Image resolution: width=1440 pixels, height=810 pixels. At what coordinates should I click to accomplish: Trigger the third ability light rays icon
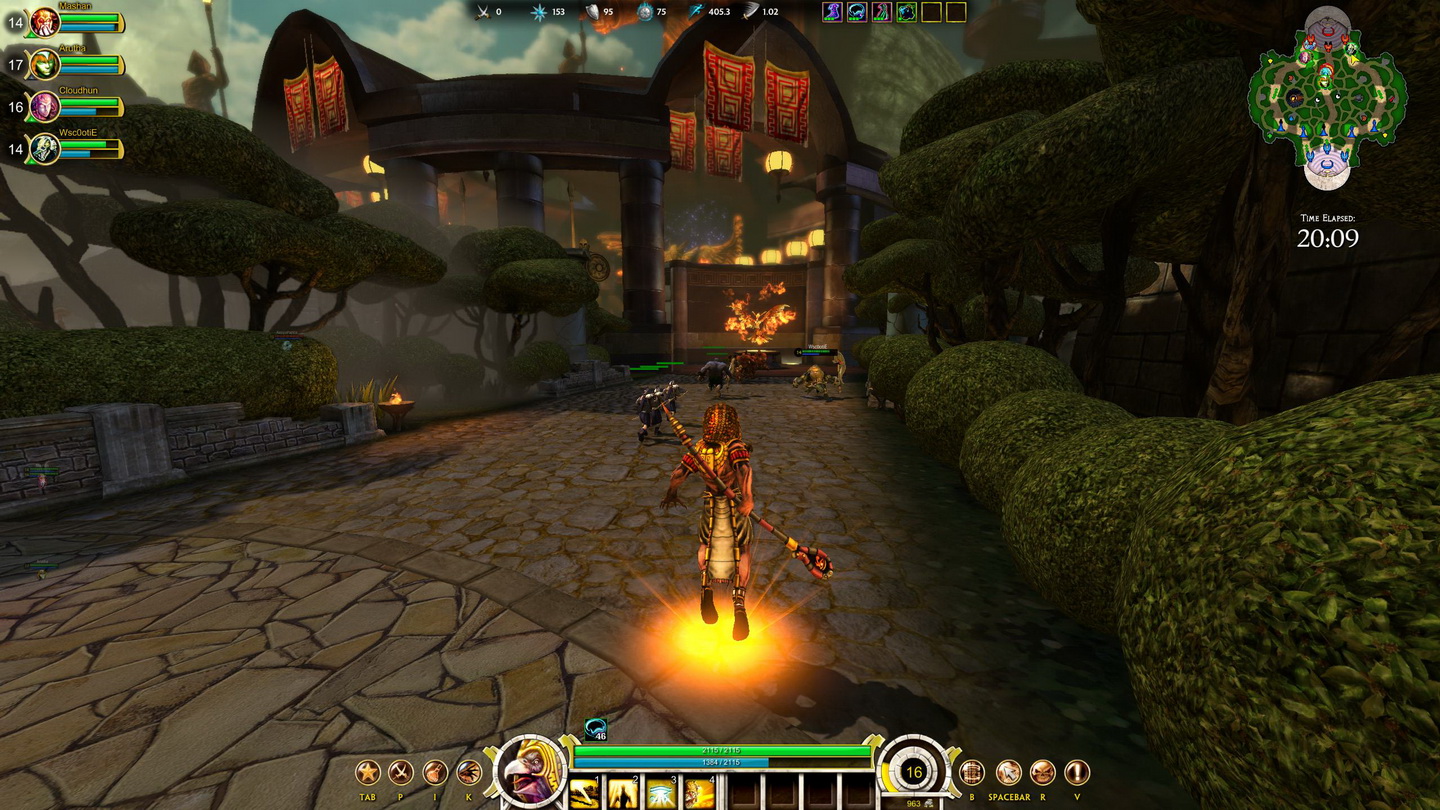[661, 794]
